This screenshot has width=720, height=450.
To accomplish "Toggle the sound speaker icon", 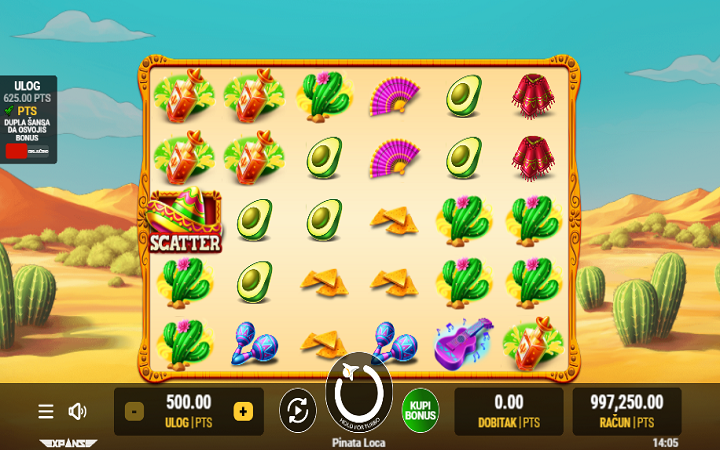I will pos(77,412).
